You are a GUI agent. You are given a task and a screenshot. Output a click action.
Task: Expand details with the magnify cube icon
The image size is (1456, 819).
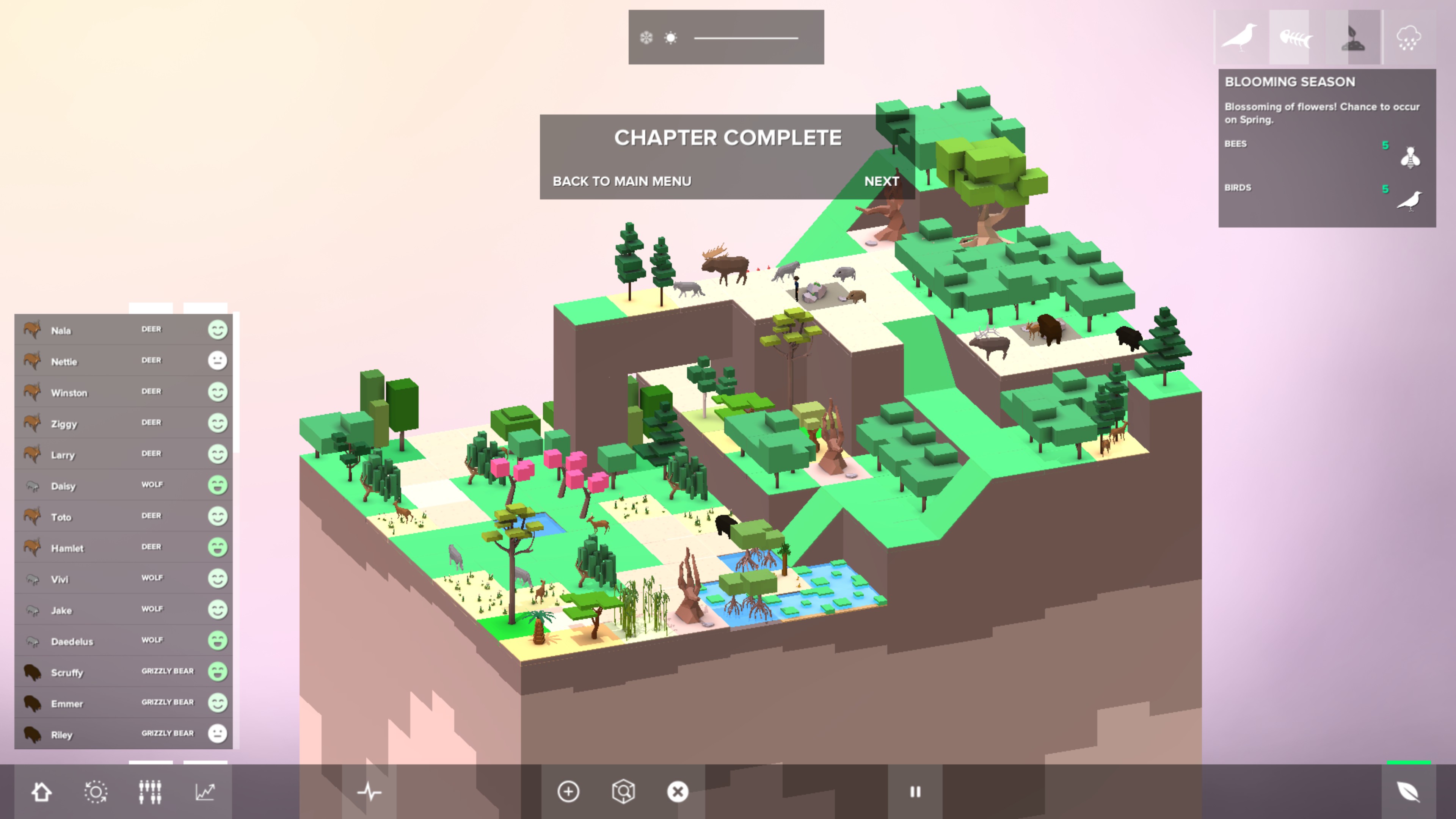click(x=624, y=792)
